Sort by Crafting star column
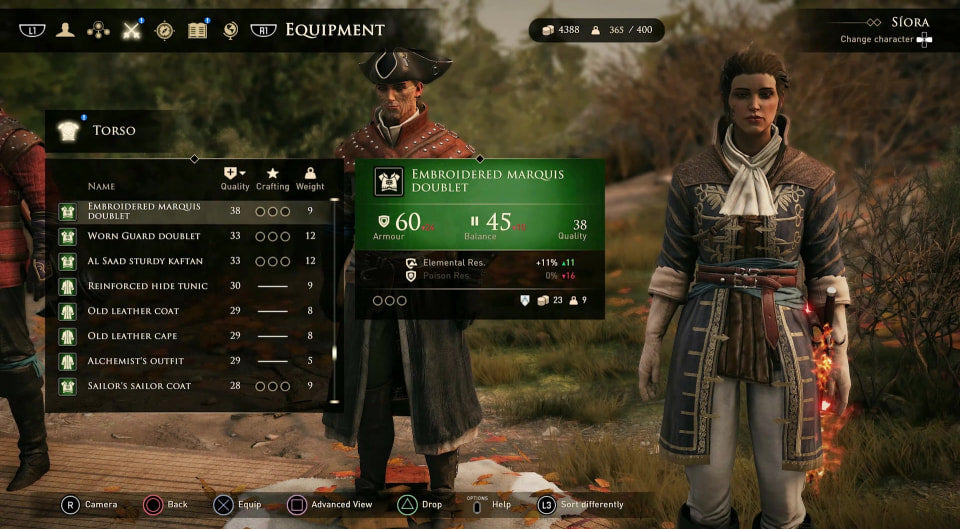Viewport: 960px width, 529px height. [272, 178]
